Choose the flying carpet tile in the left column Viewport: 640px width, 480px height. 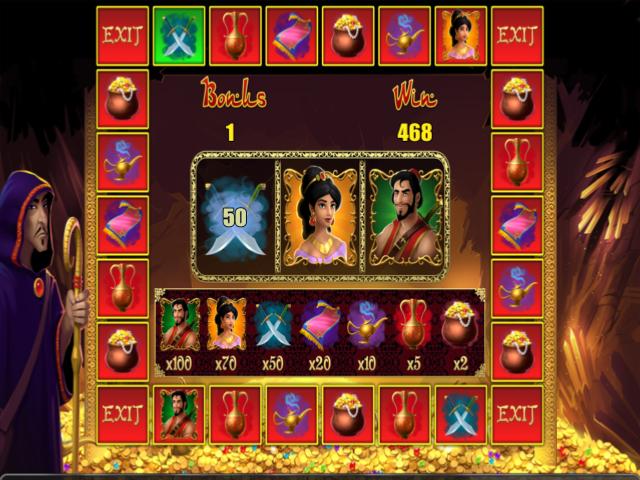click(122, 224)
